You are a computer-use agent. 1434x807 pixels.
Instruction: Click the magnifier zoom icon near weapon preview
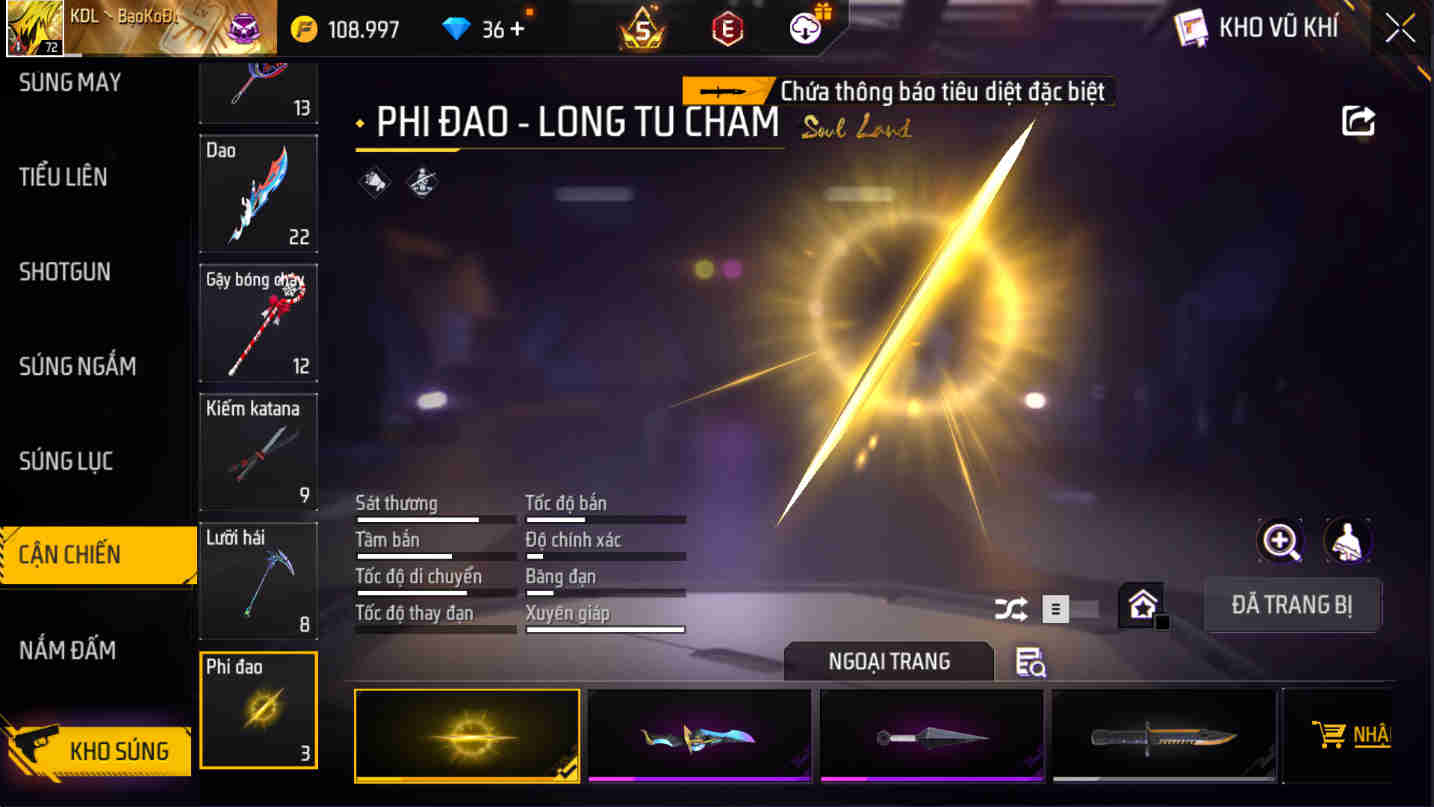[x=1280, y=541]
